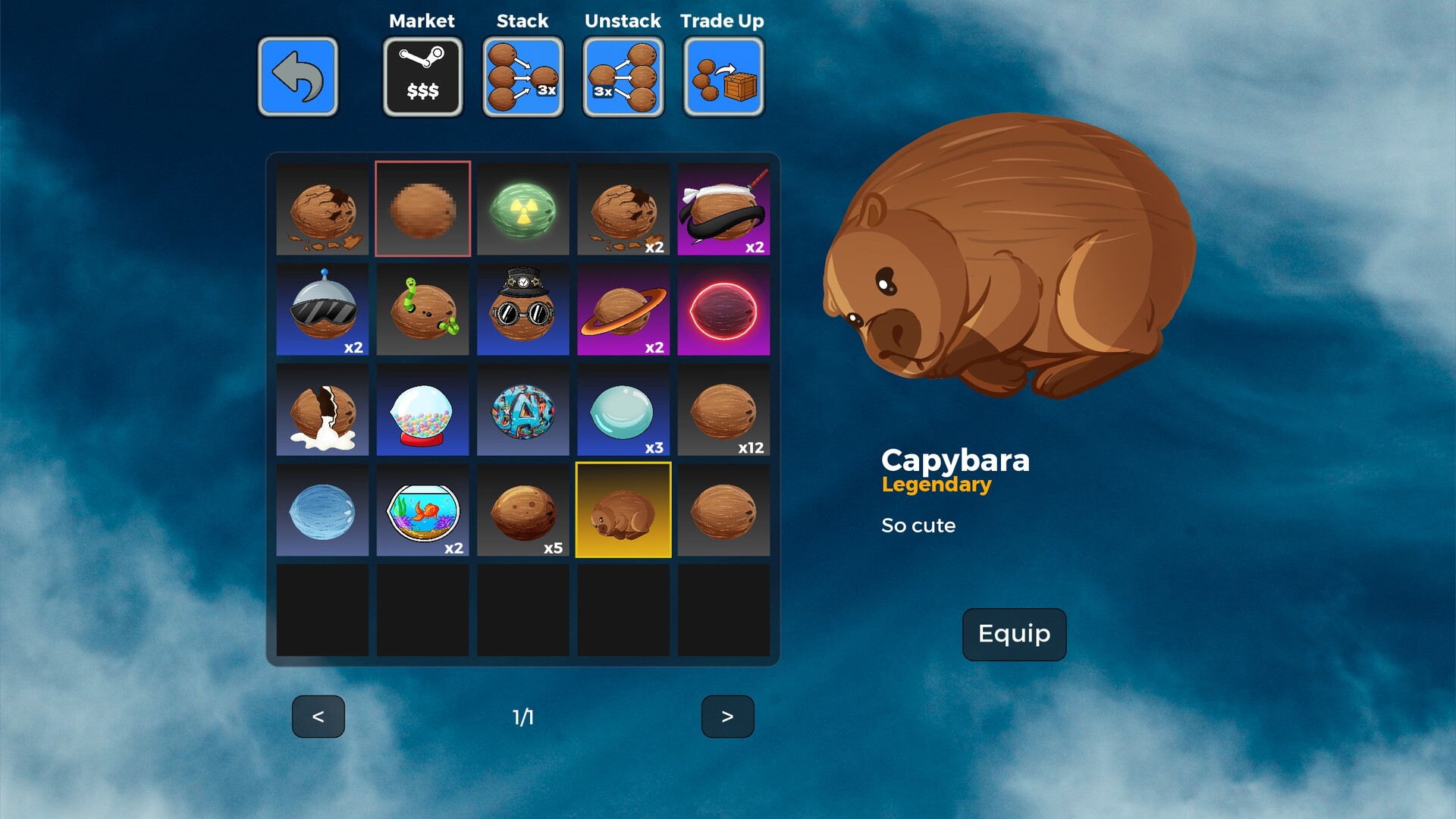The height and width of the screenshot is (819, 1456).
Task: Click the back arrow icon
Action: (x=298, y=77)
